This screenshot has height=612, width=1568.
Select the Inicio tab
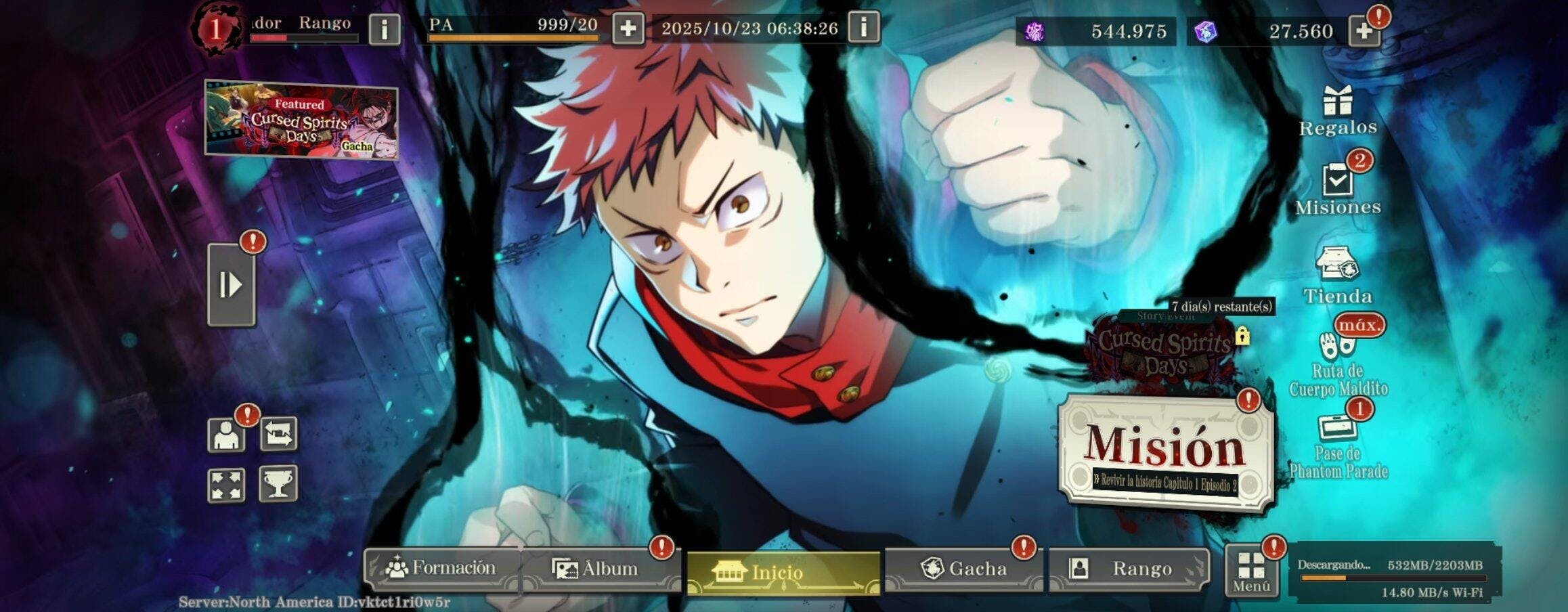[x=783, y=573]
